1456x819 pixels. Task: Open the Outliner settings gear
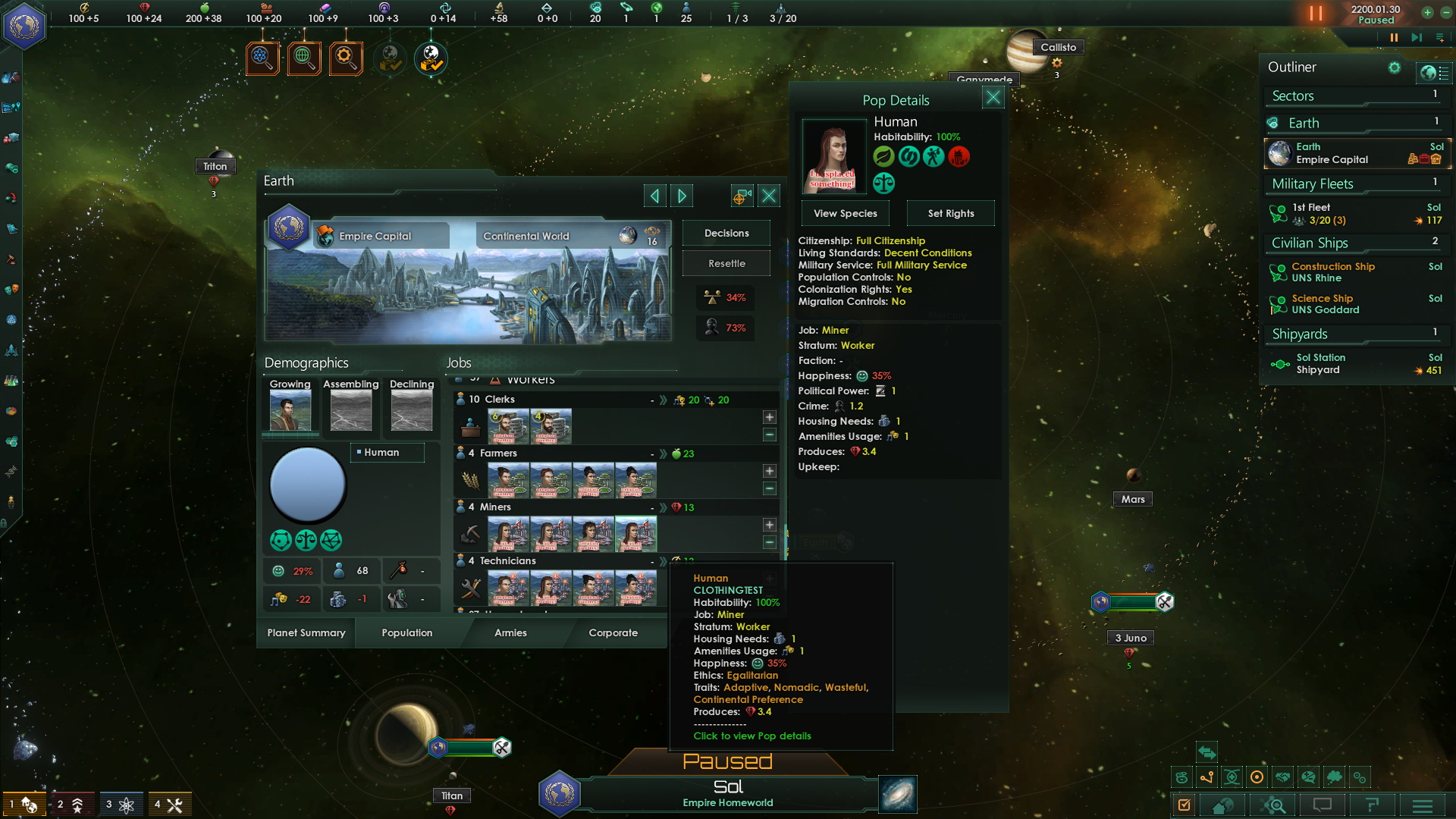click(x=1395, y=67)
